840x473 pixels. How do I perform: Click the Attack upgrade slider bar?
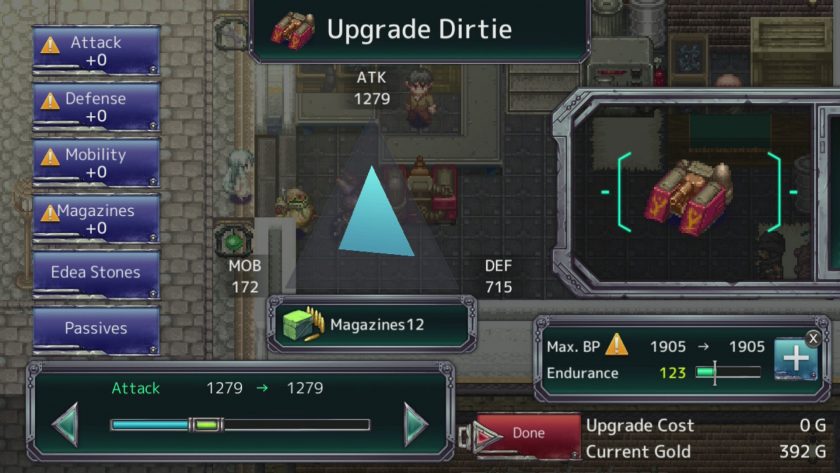(x=240, y=425)
